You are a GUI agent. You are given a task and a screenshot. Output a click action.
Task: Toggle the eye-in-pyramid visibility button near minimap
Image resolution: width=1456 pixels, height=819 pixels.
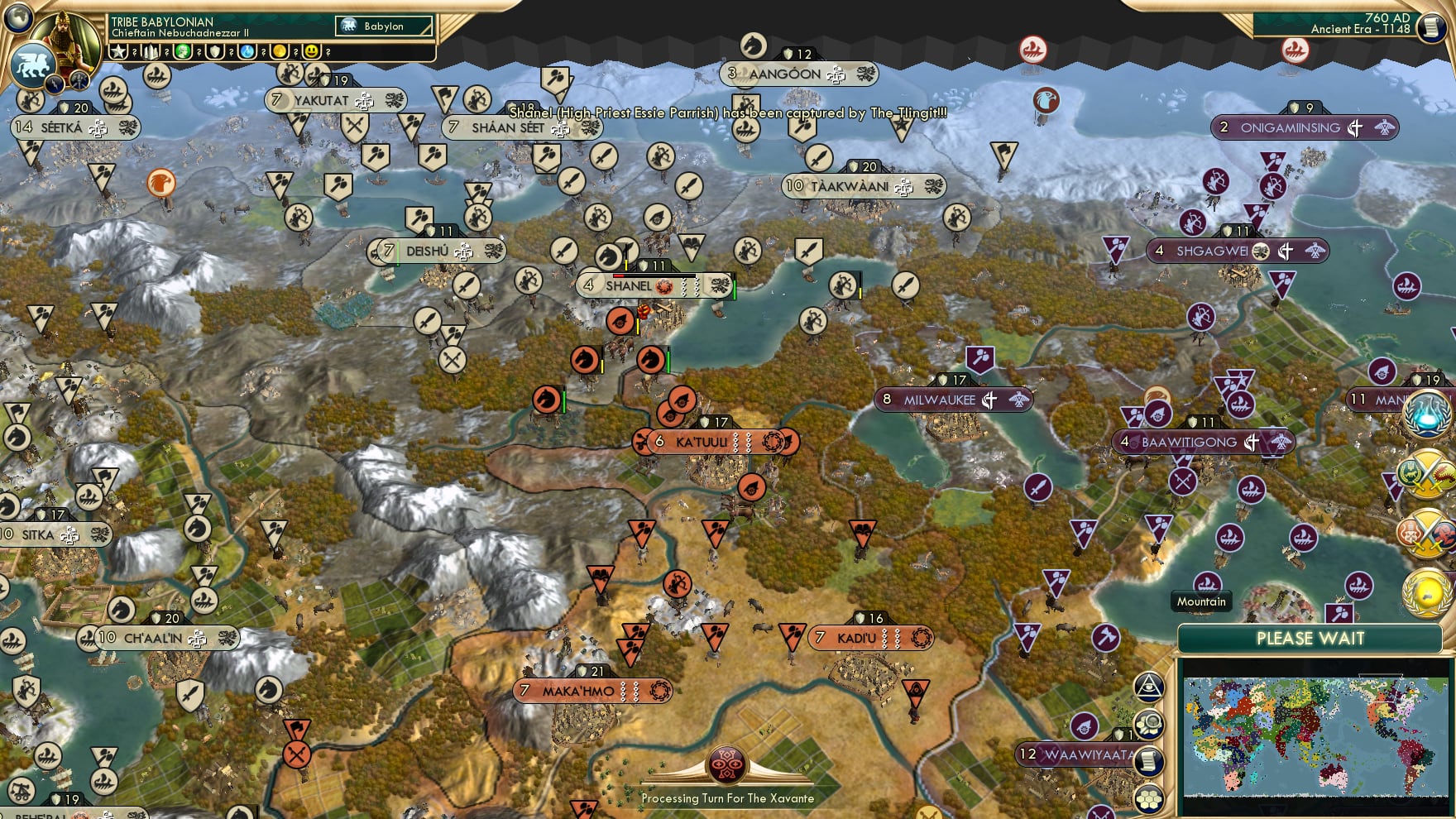click(1149, 685)
